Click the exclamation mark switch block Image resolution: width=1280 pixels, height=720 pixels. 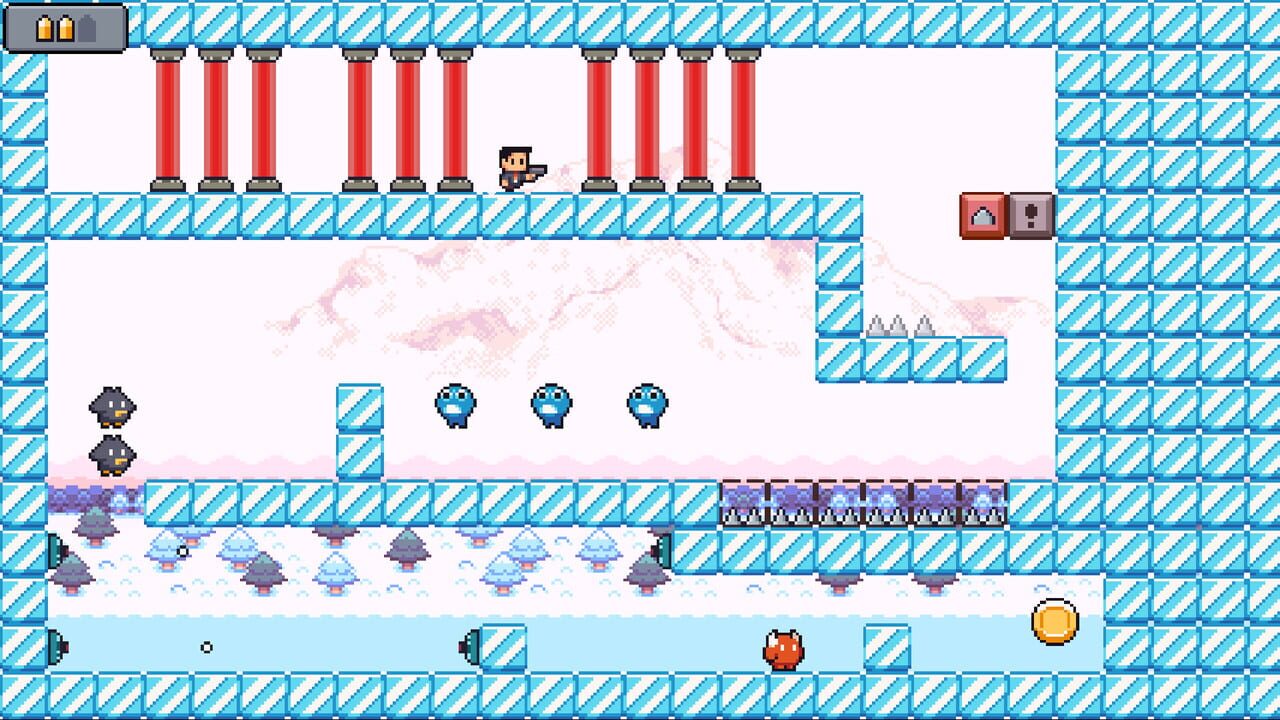coord(1030,215)
